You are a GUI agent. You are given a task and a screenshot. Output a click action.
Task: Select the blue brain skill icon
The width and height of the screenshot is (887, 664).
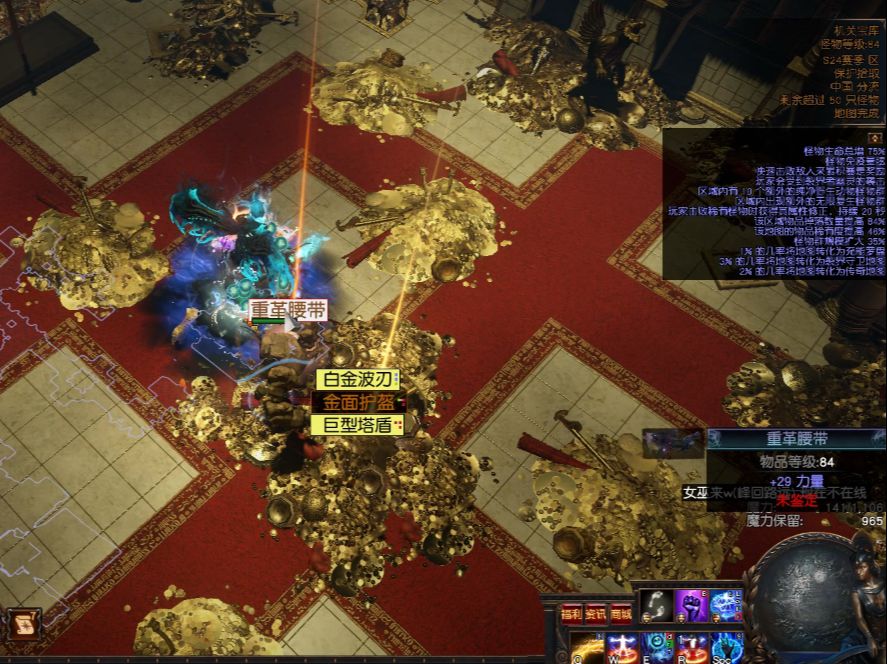click(726, 607)
